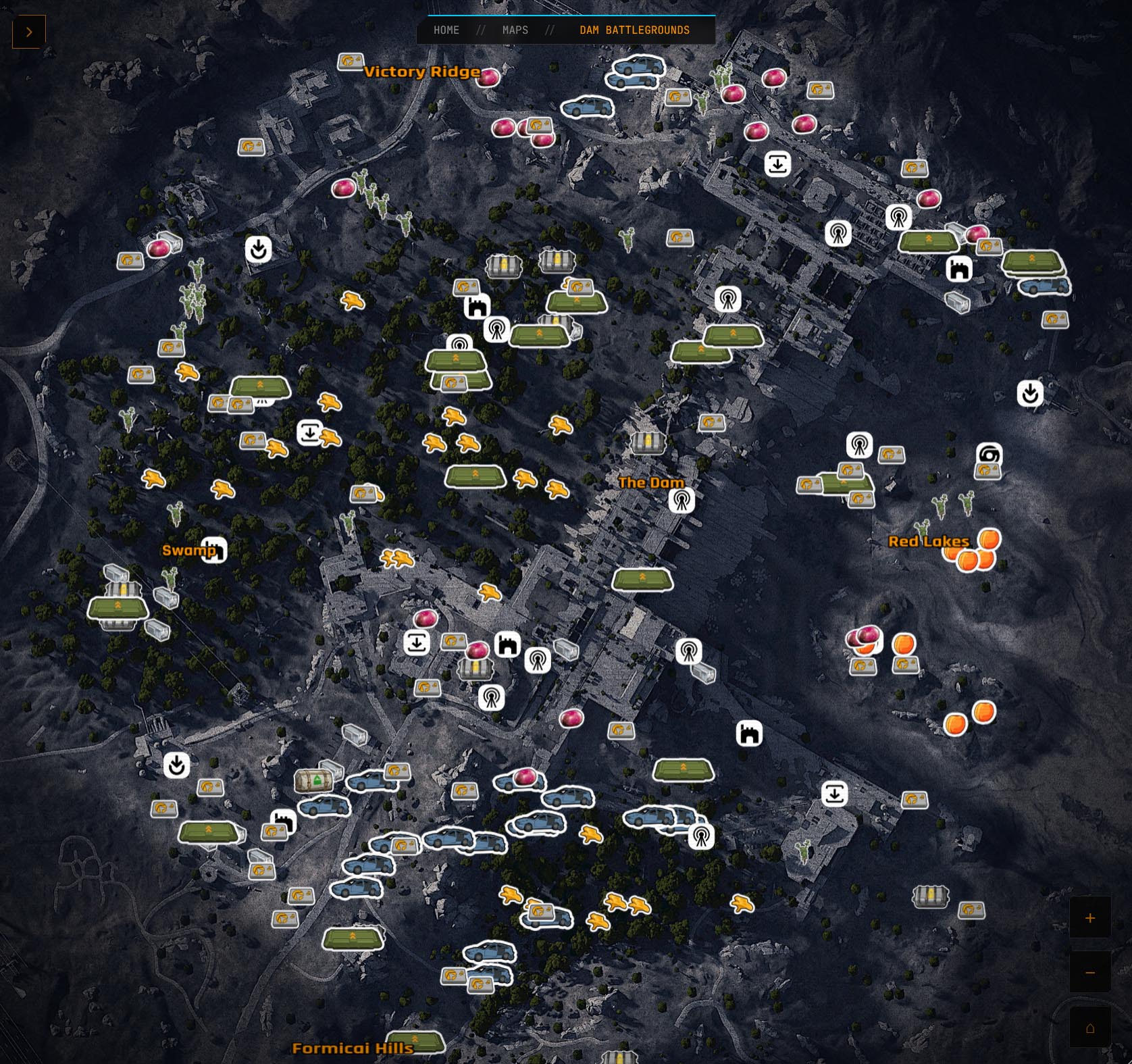Switch to the MAPS section

516,30
